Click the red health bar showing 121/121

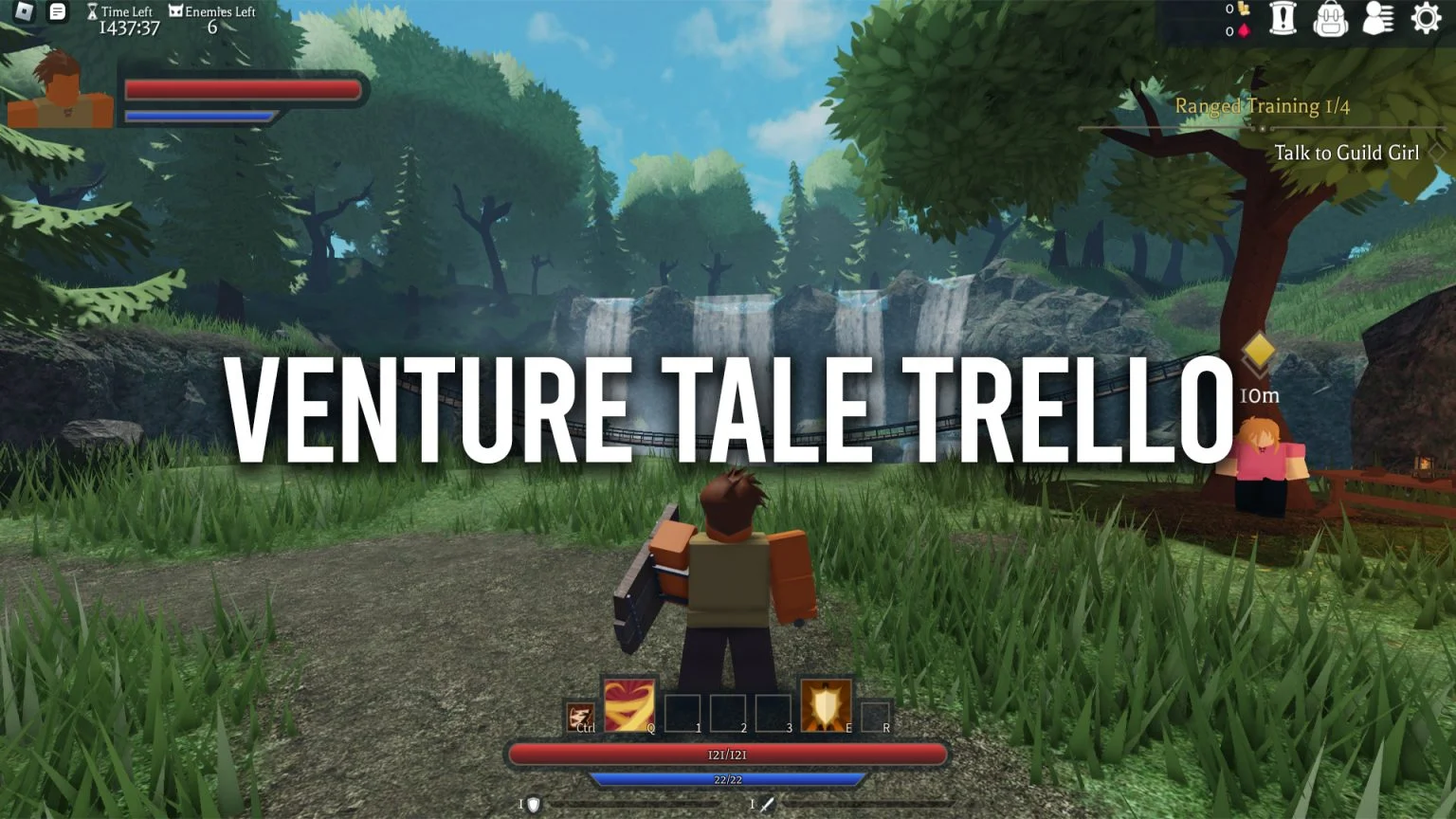coord(728,755)
